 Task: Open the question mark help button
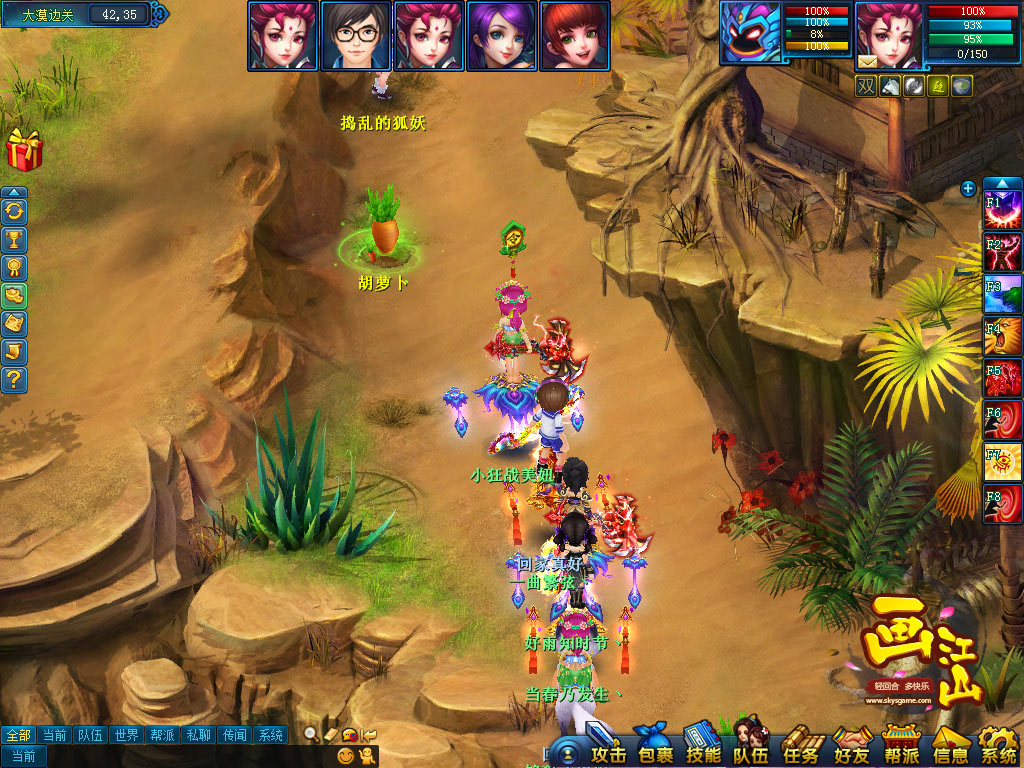pos(15,380)
